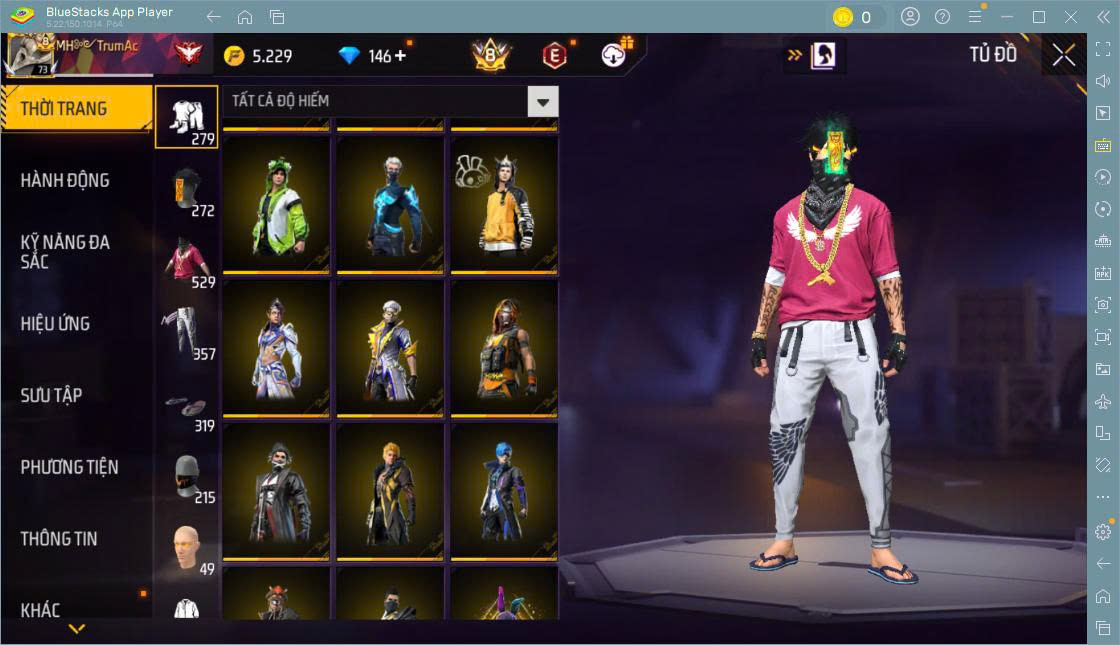Open the Hành Động menu tab
The width and height of the screenshot is (1120, 645).
[x=65, y=181]
